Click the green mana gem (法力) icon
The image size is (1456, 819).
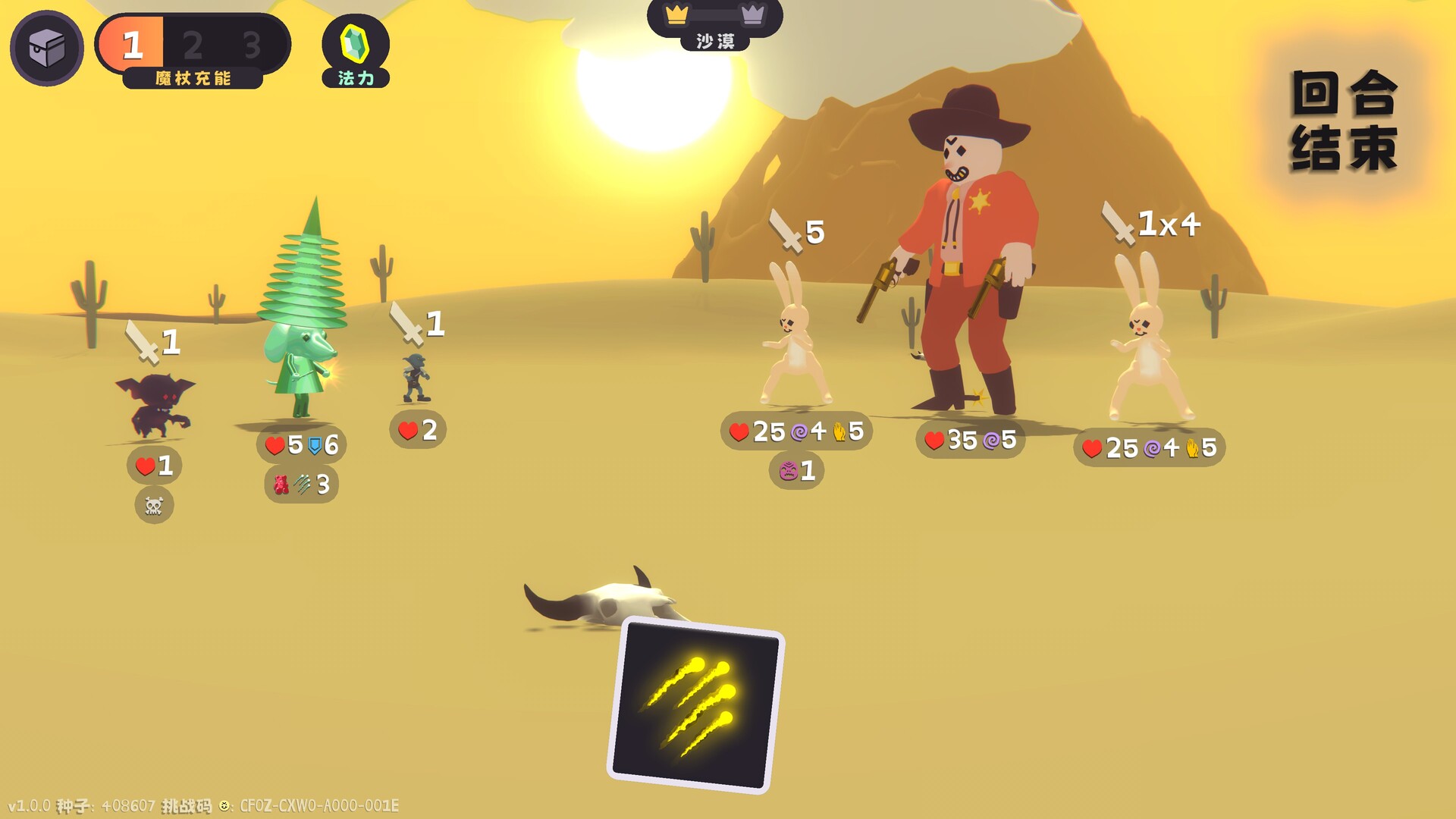coord(355,49)
